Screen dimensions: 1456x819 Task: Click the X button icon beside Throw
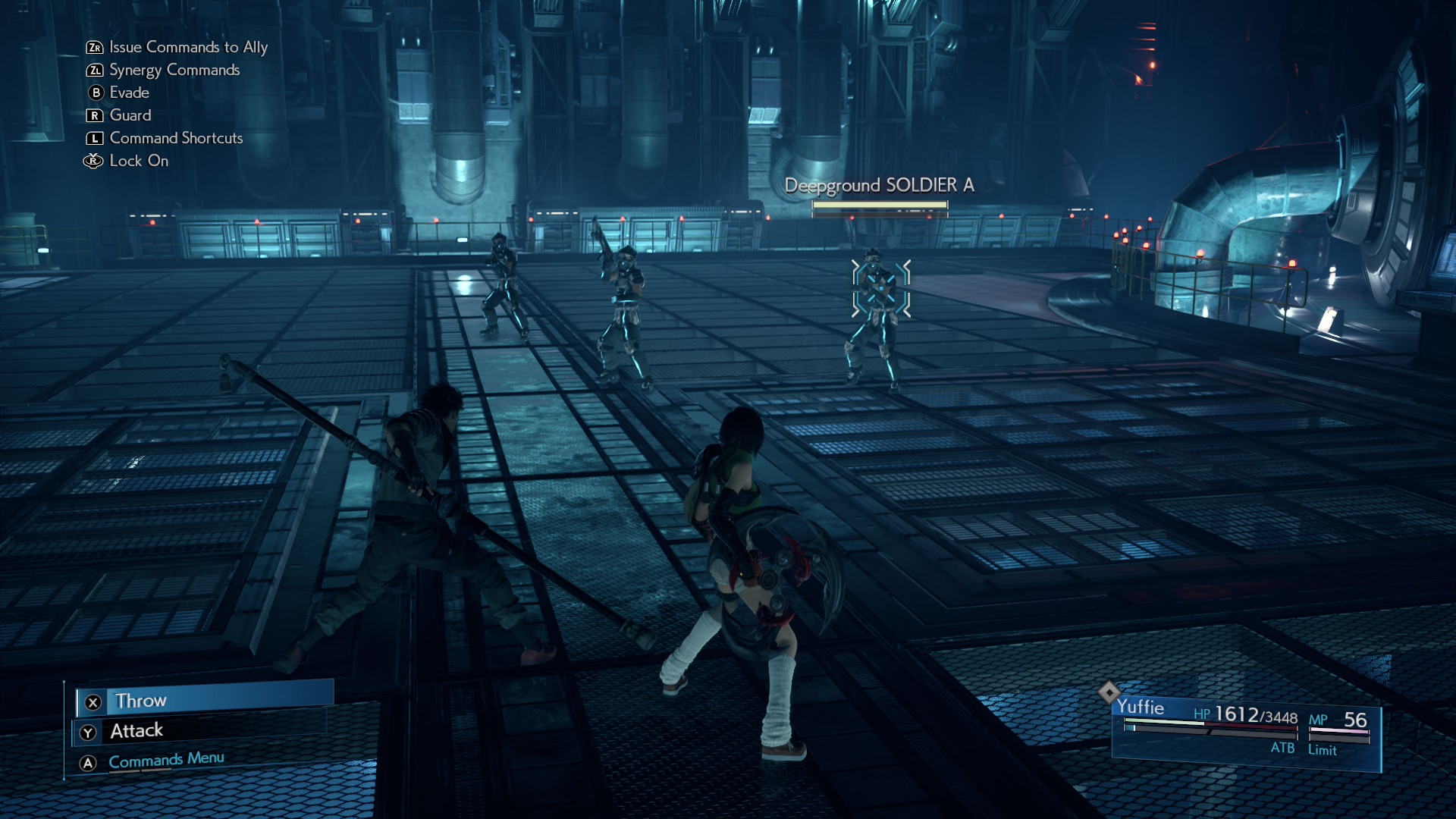pyautogui.click(x=91, y=701)
